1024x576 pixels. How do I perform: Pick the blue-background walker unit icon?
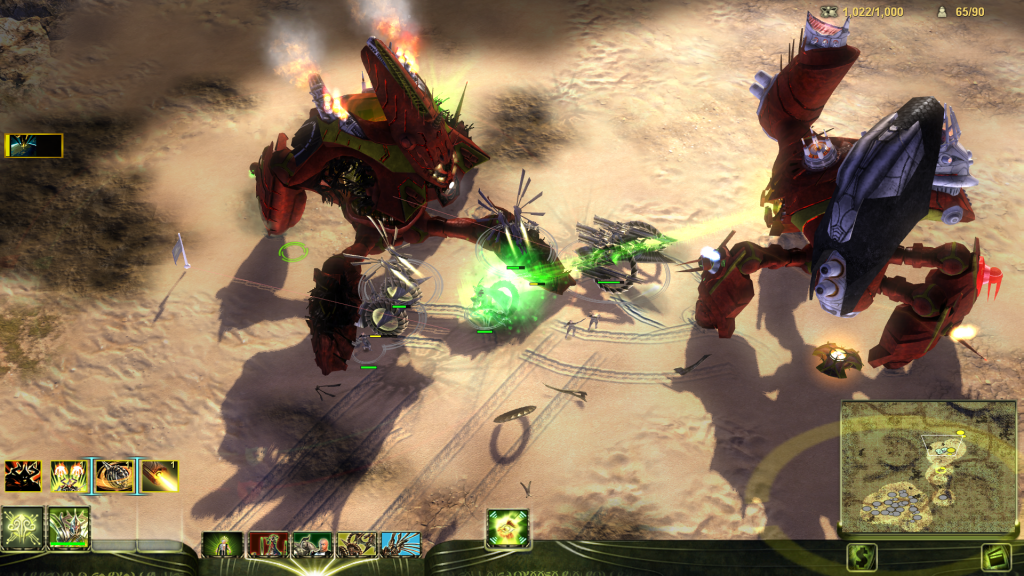click(x=400, y=544)
